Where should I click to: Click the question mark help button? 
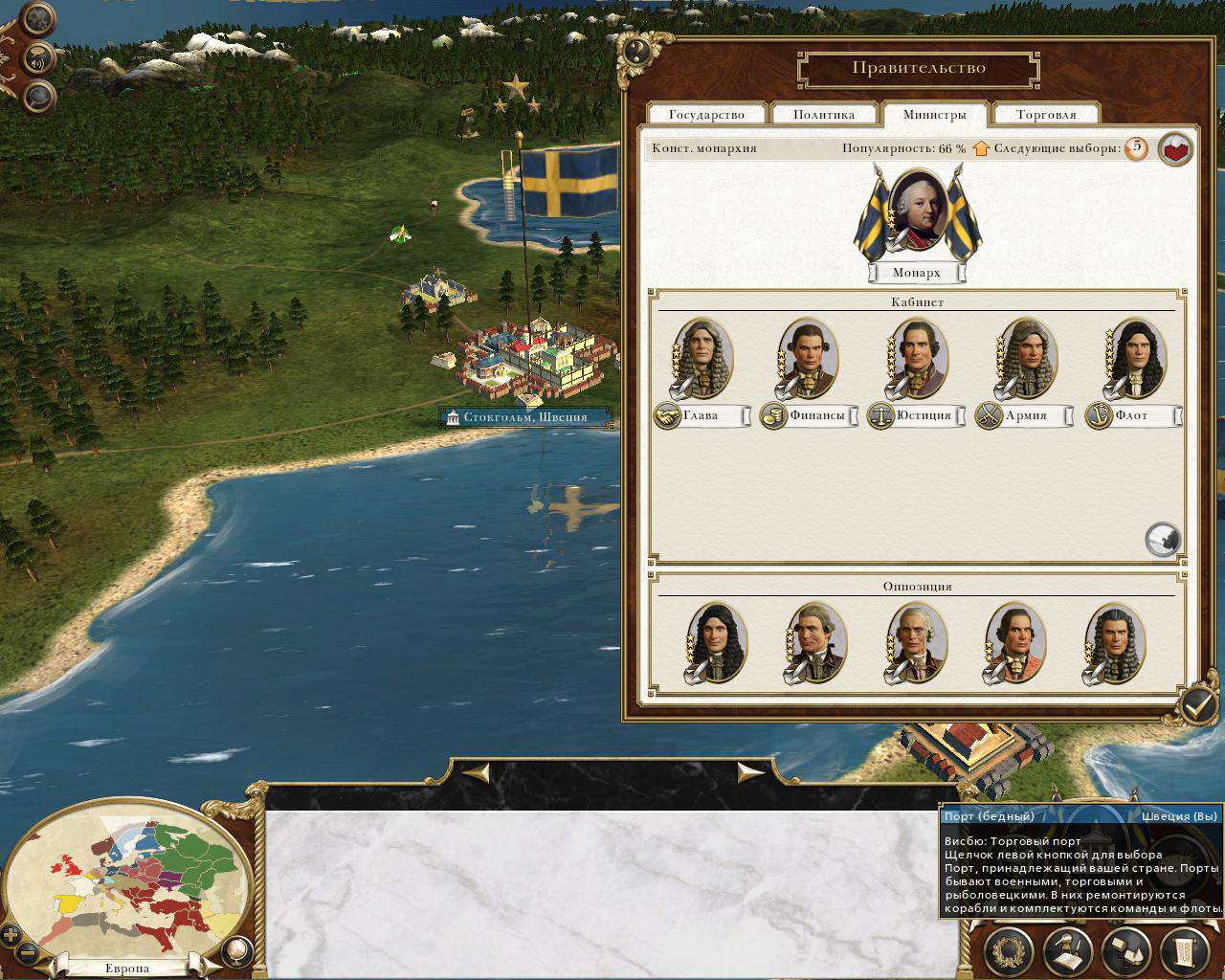[636, 51]
